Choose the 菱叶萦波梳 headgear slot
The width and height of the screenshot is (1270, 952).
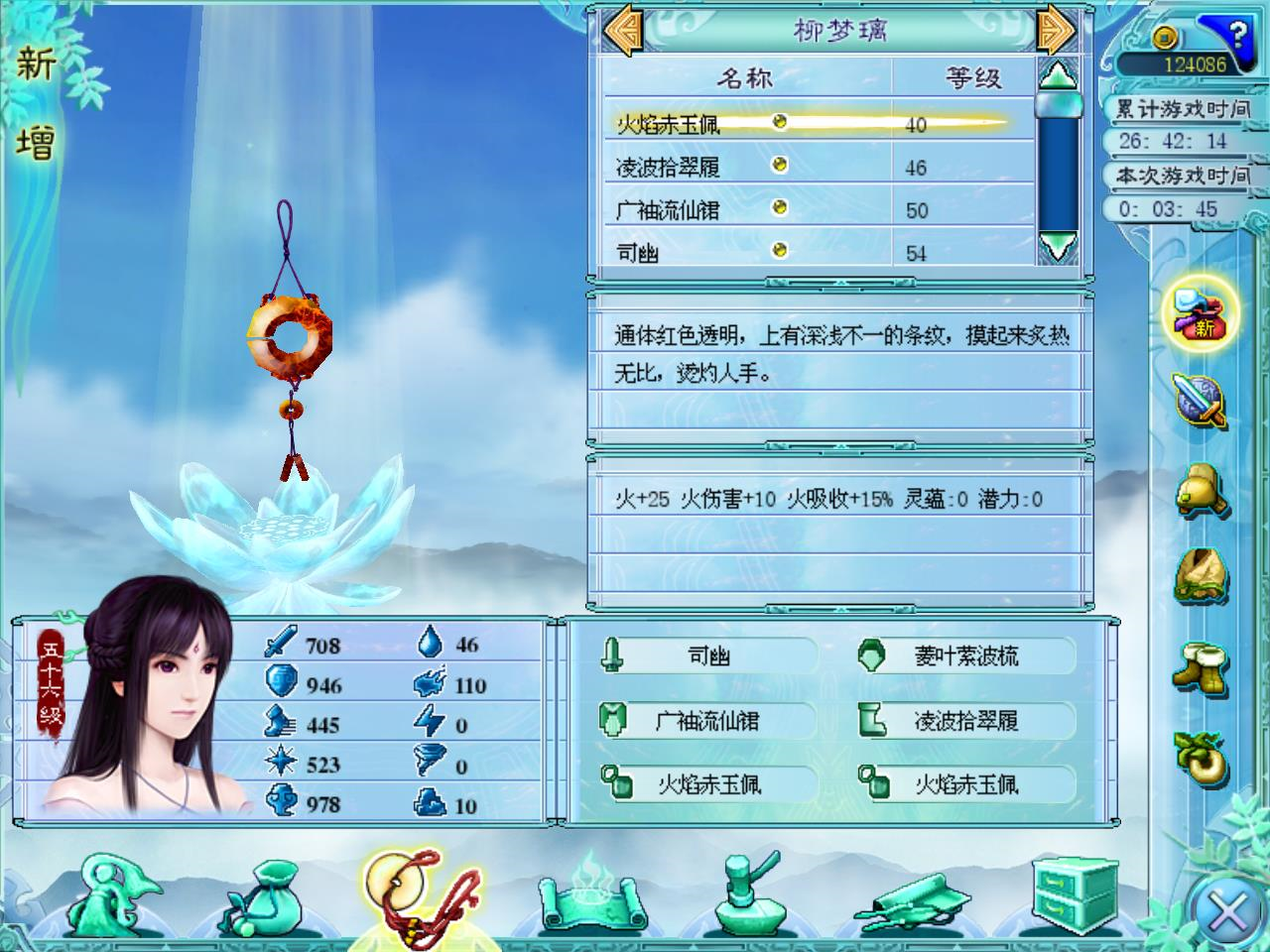(965, 655)
